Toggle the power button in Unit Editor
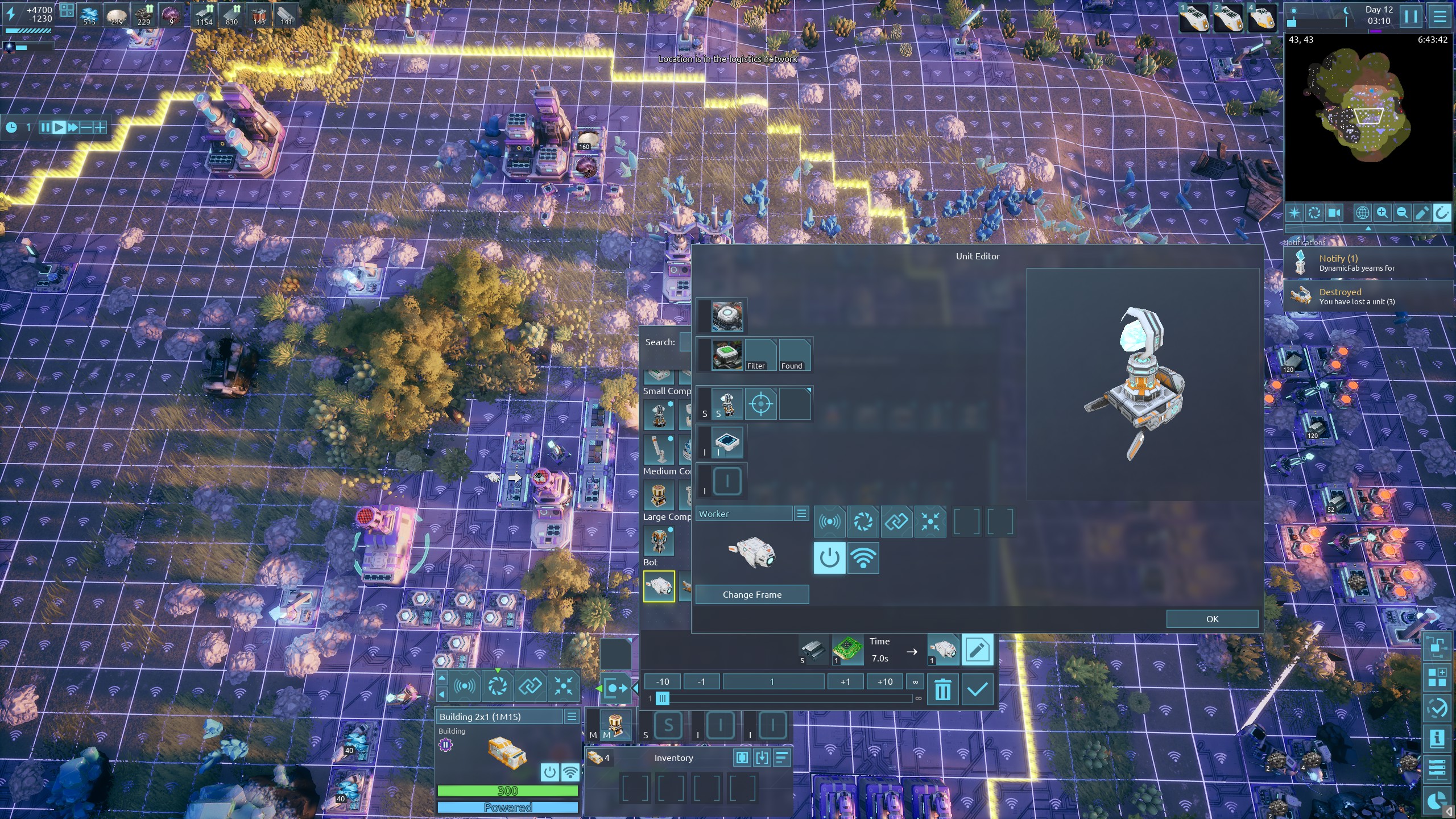 pos(829,557)
